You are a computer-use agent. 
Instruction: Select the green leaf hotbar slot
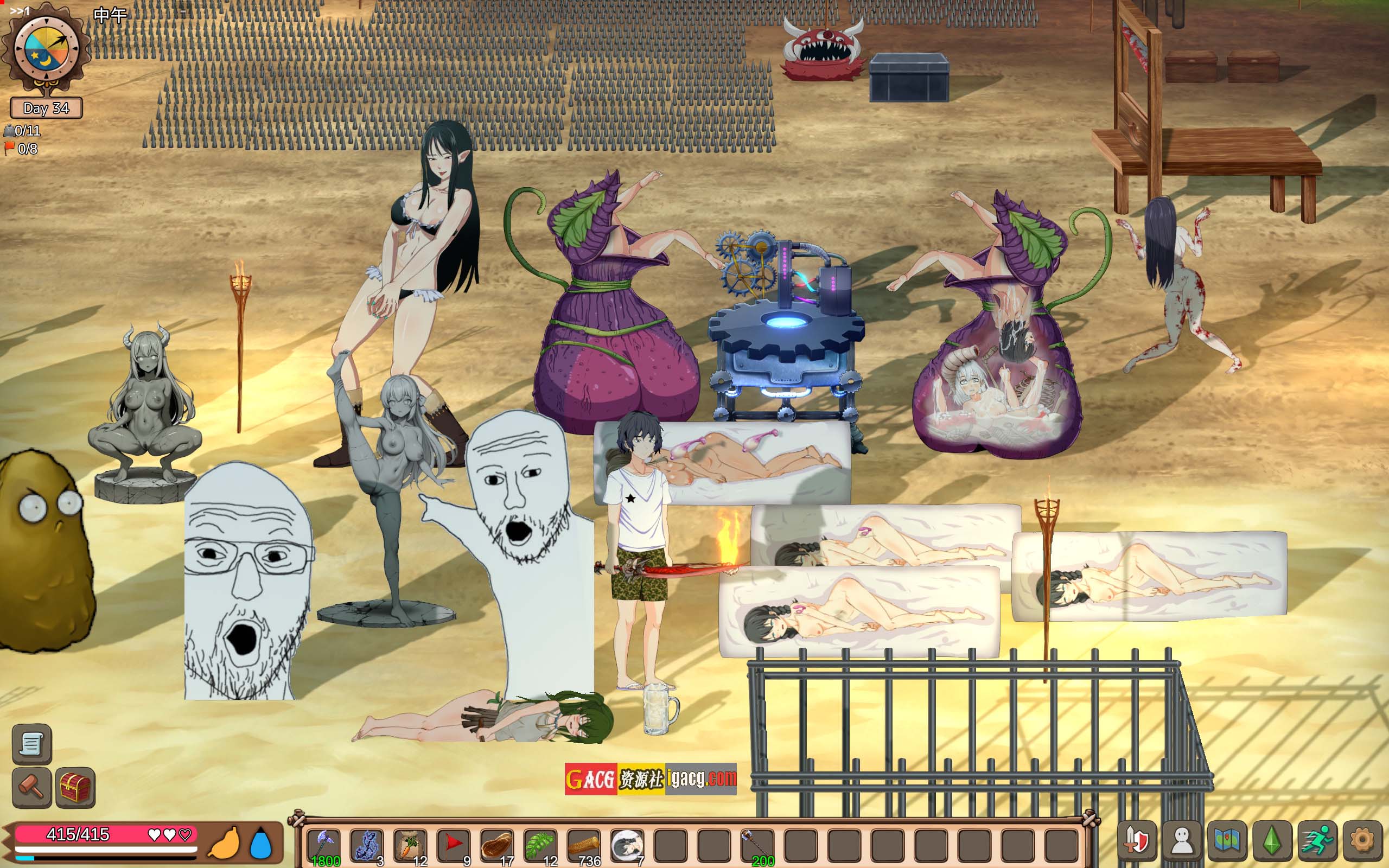(540, 846)
